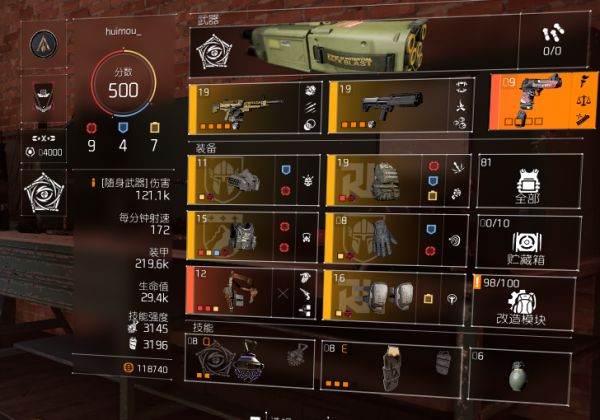The image size is (600, 420).
Task: Open the 改造模块 mods tile
Action: (x=523, y=301)
